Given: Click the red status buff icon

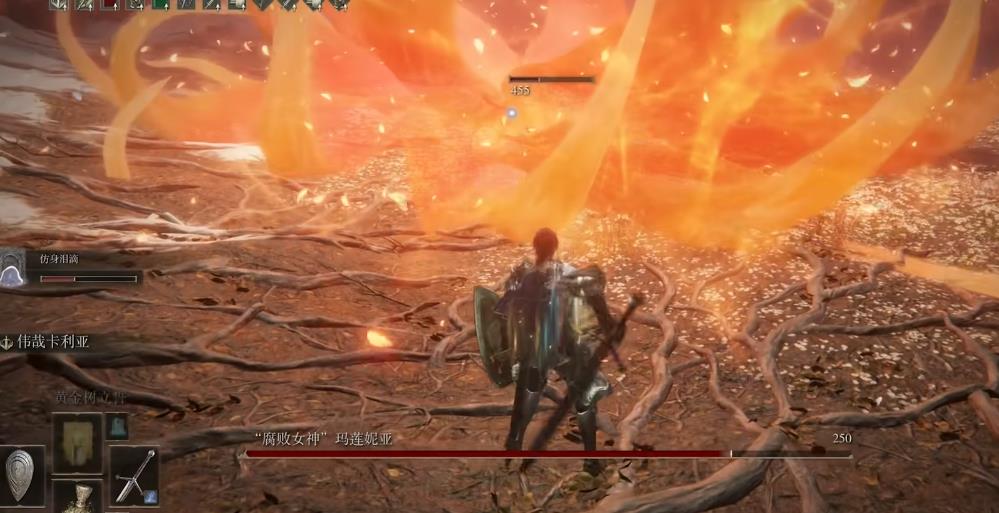Looking at the screenshot, I should click(109, 4).
